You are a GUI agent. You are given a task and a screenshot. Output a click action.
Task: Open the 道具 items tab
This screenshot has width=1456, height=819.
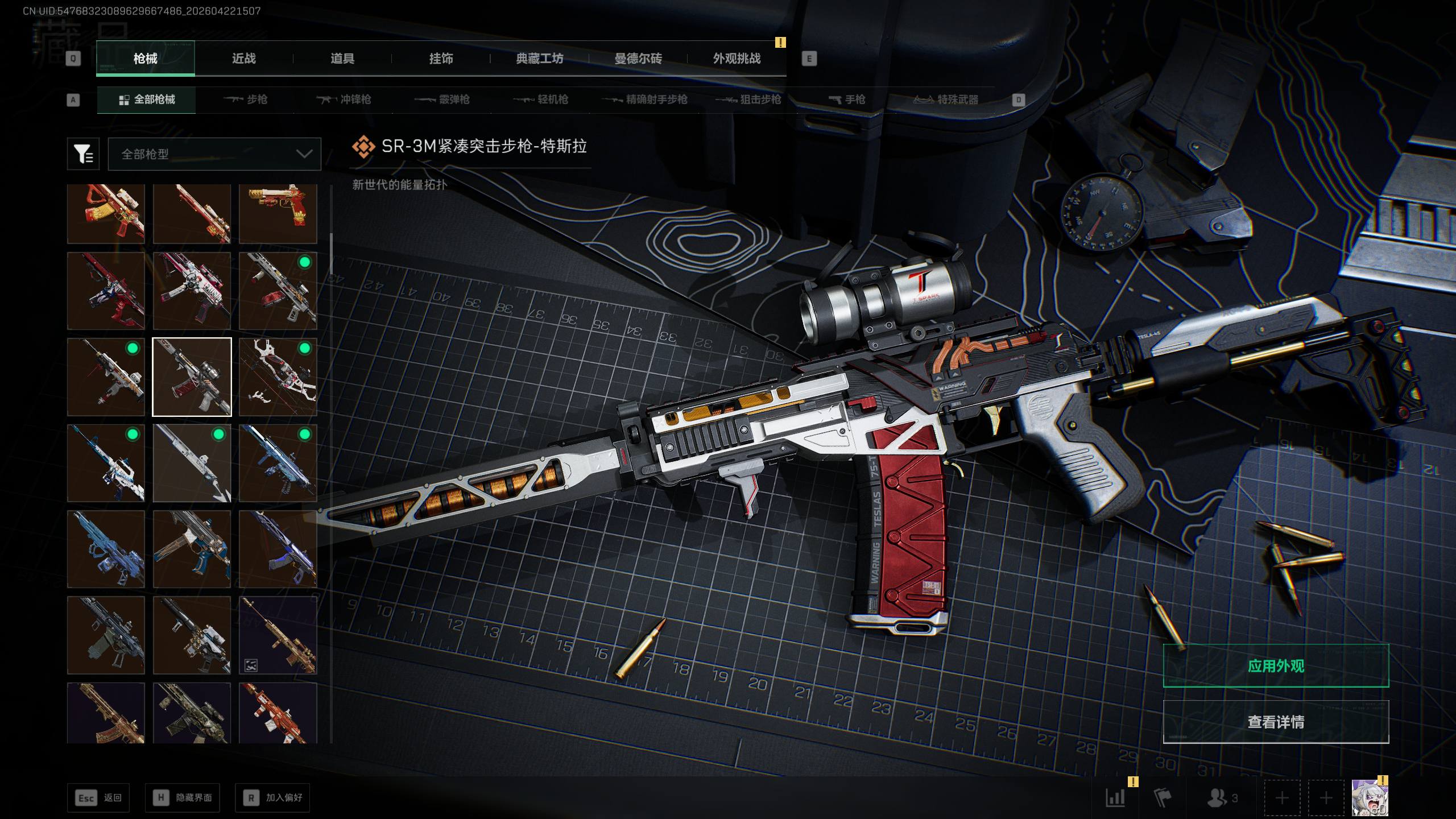pyautogui.click(x=342, y=59)
